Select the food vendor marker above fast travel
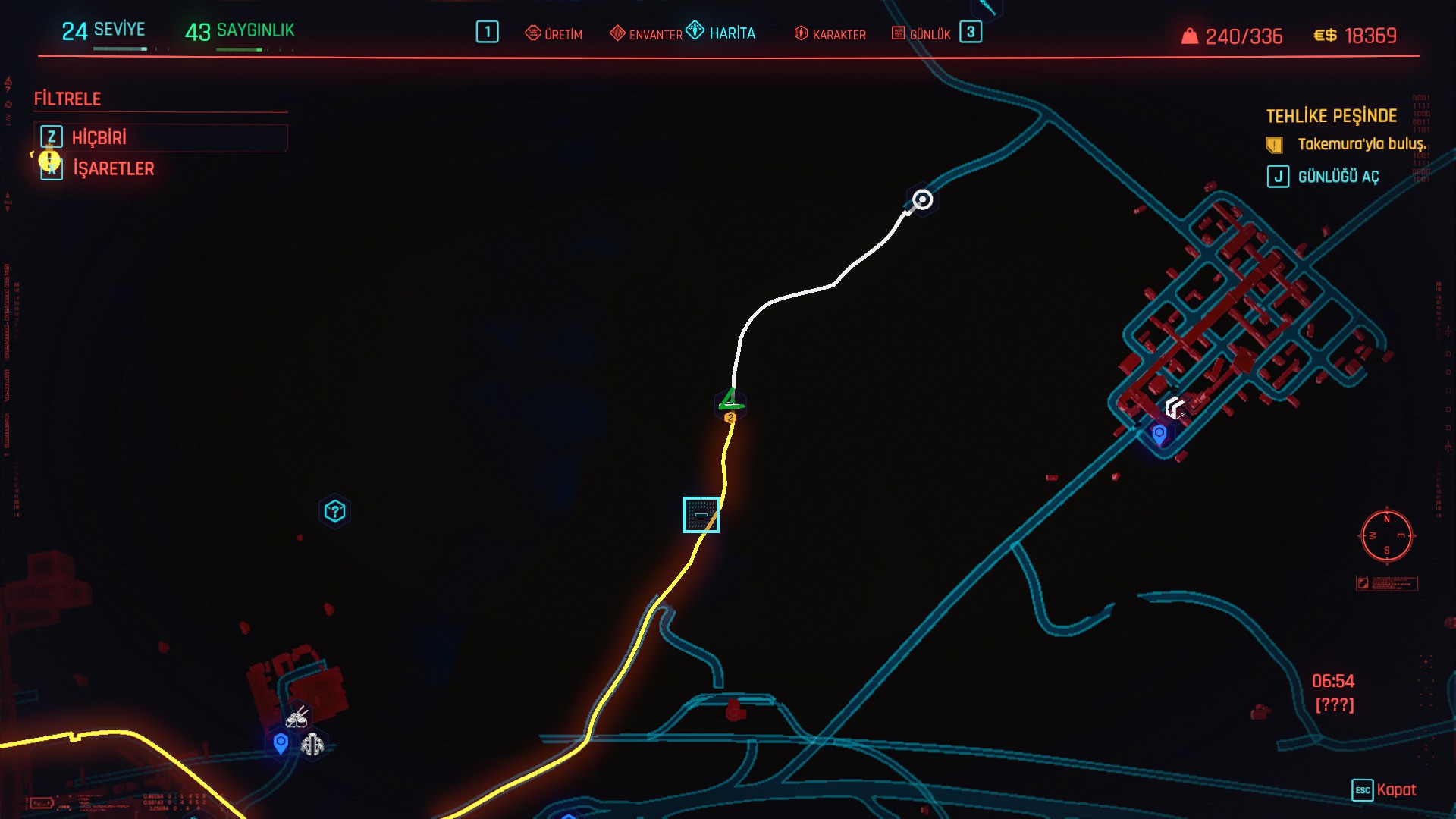This screenshot has width=1456, height=819. pos(297,717)
